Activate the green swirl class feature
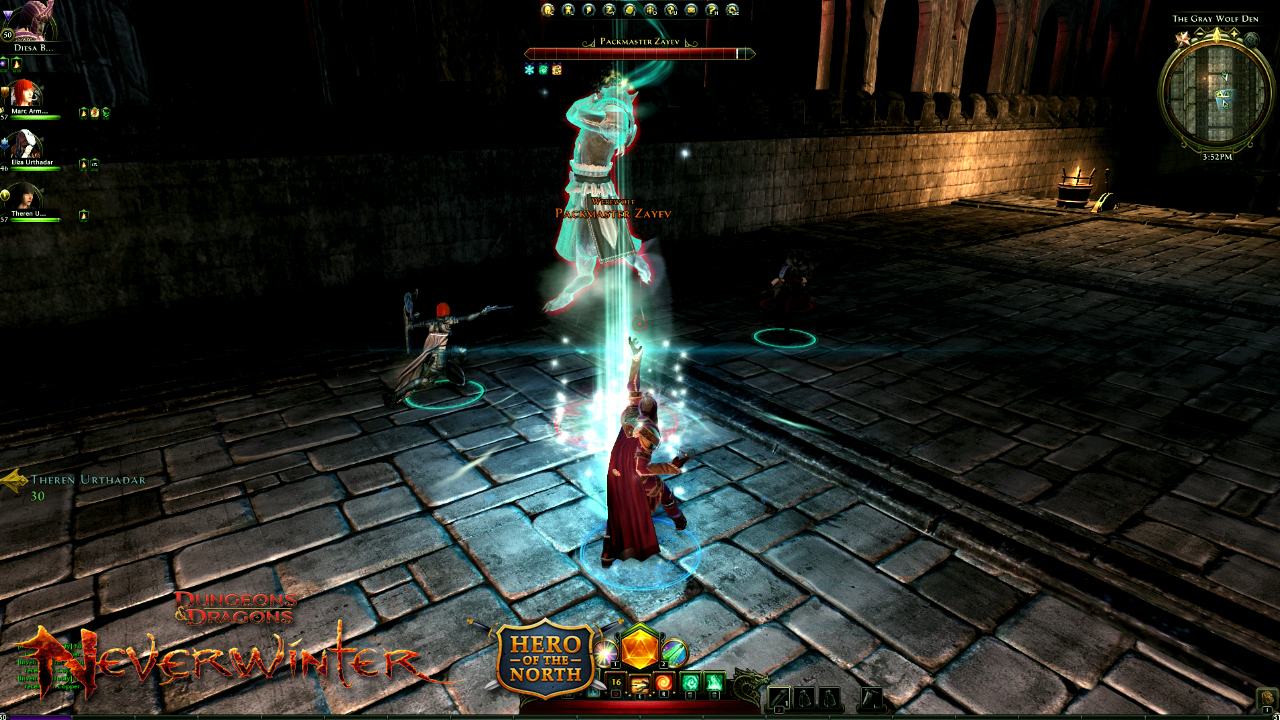 689,684
